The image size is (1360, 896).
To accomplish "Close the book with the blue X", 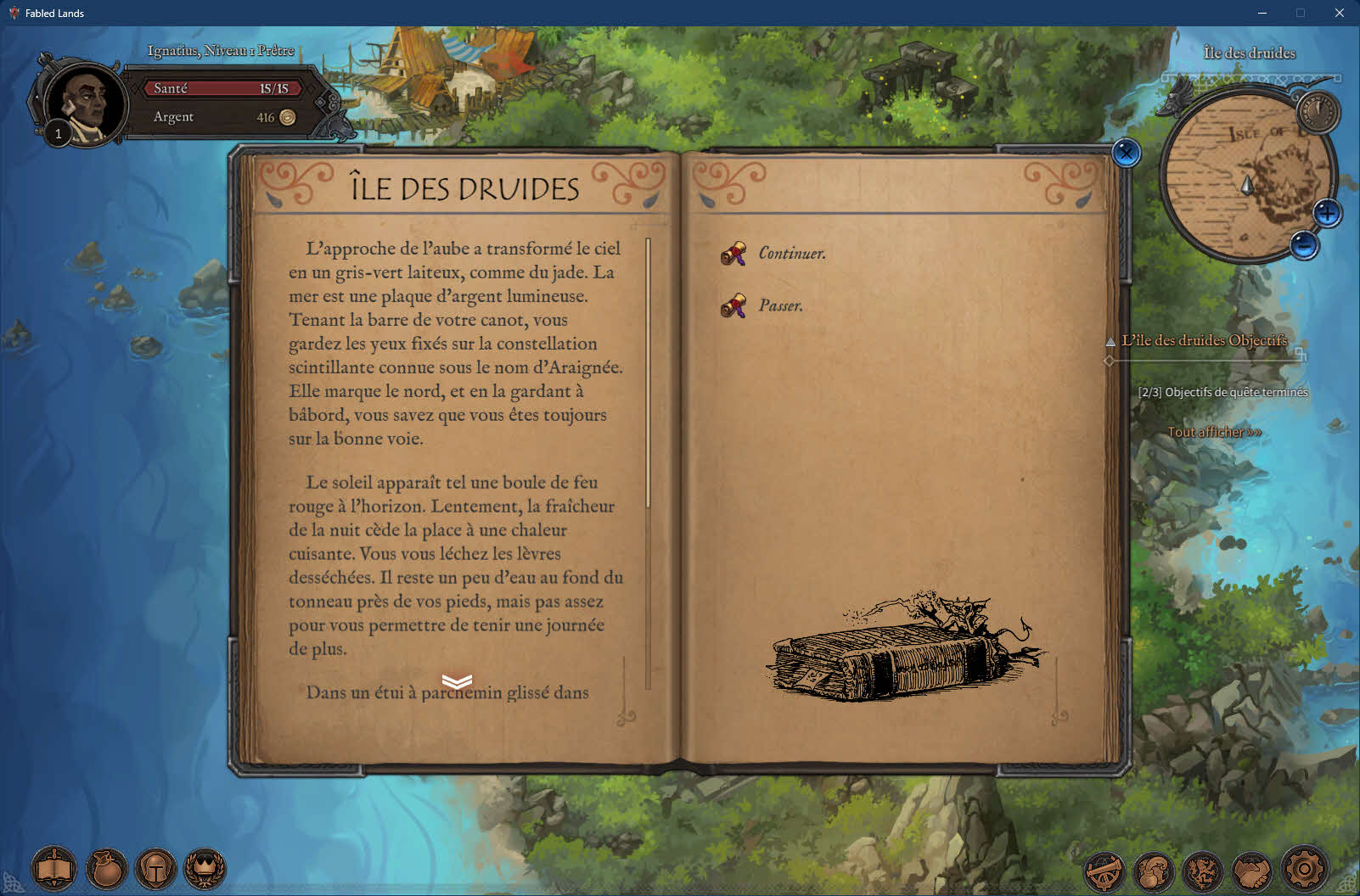I will 1126,153.
